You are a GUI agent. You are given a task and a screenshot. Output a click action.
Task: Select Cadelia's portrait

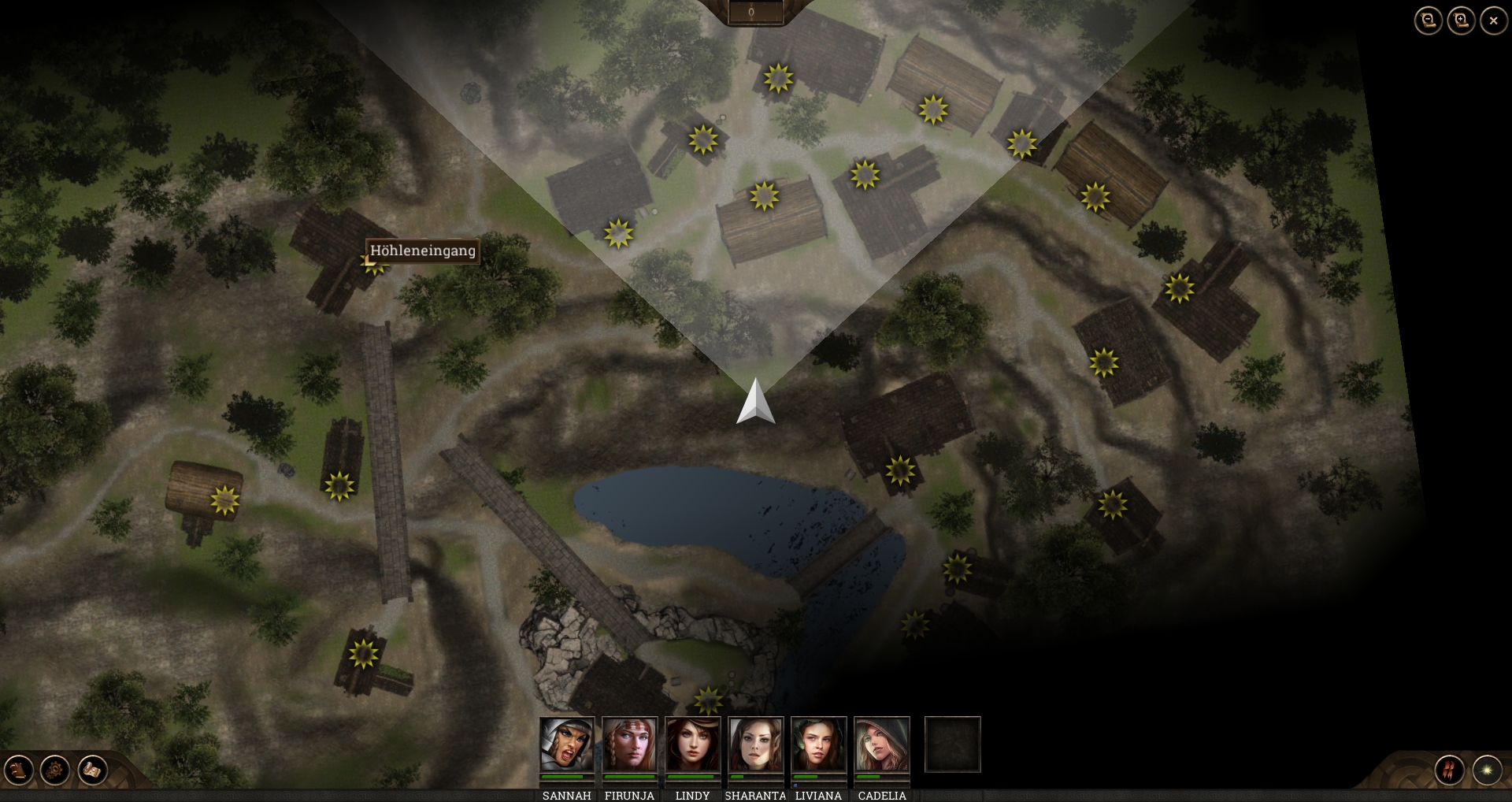[882, 744]
